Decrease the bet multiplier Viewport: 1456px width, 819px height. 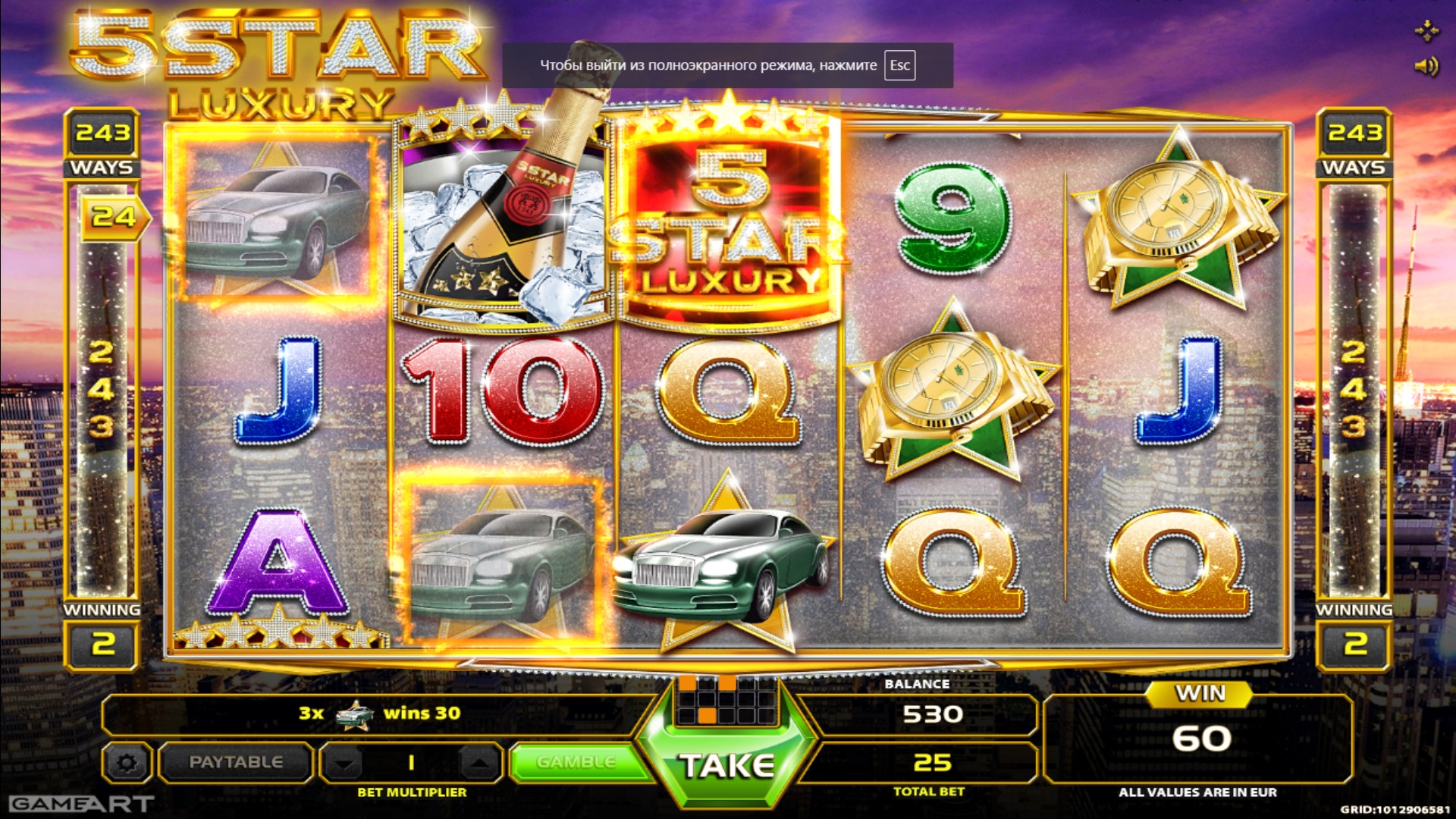346,763
